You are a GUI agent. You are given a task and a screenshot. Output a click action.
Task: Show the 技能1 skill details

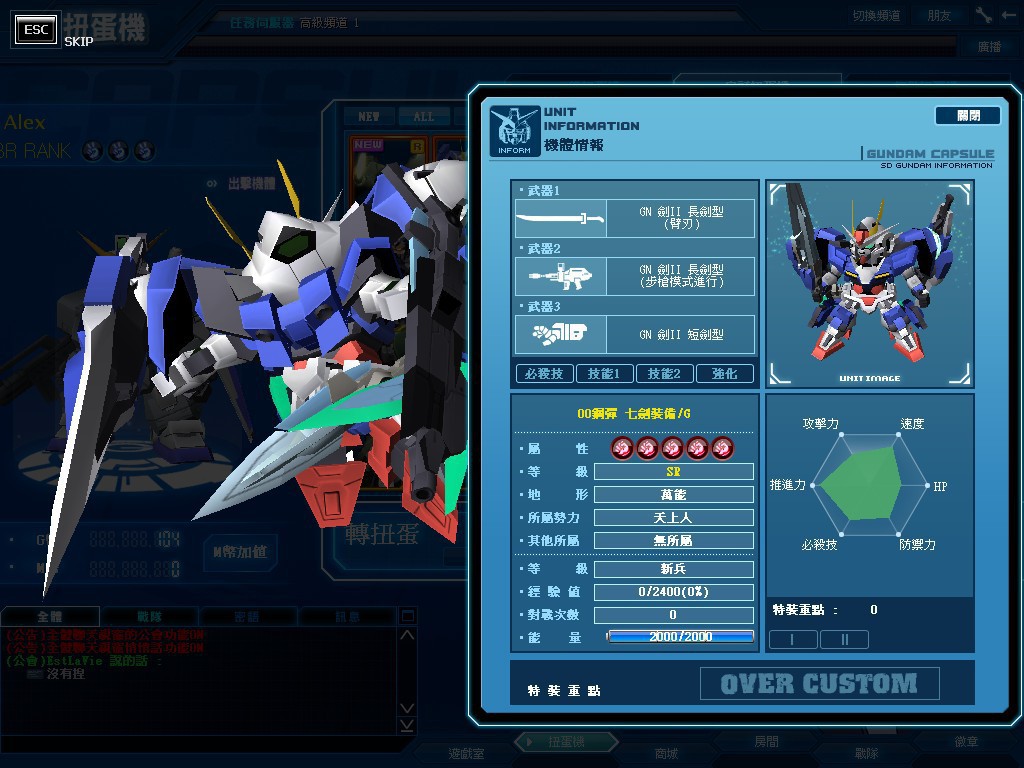coord(604,373)
